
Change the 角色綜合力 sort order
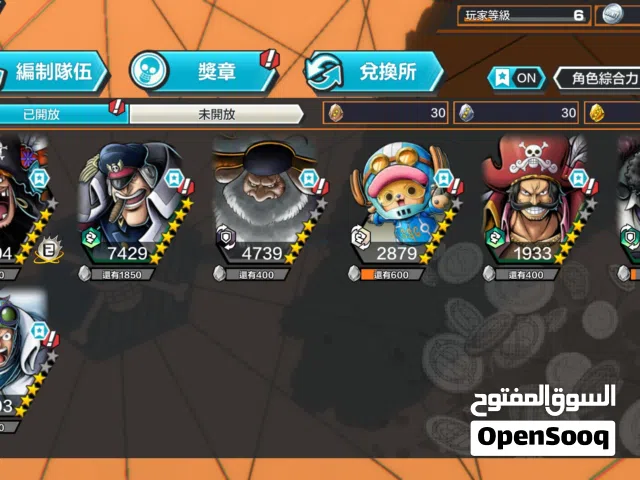click(x=600, y=77)
